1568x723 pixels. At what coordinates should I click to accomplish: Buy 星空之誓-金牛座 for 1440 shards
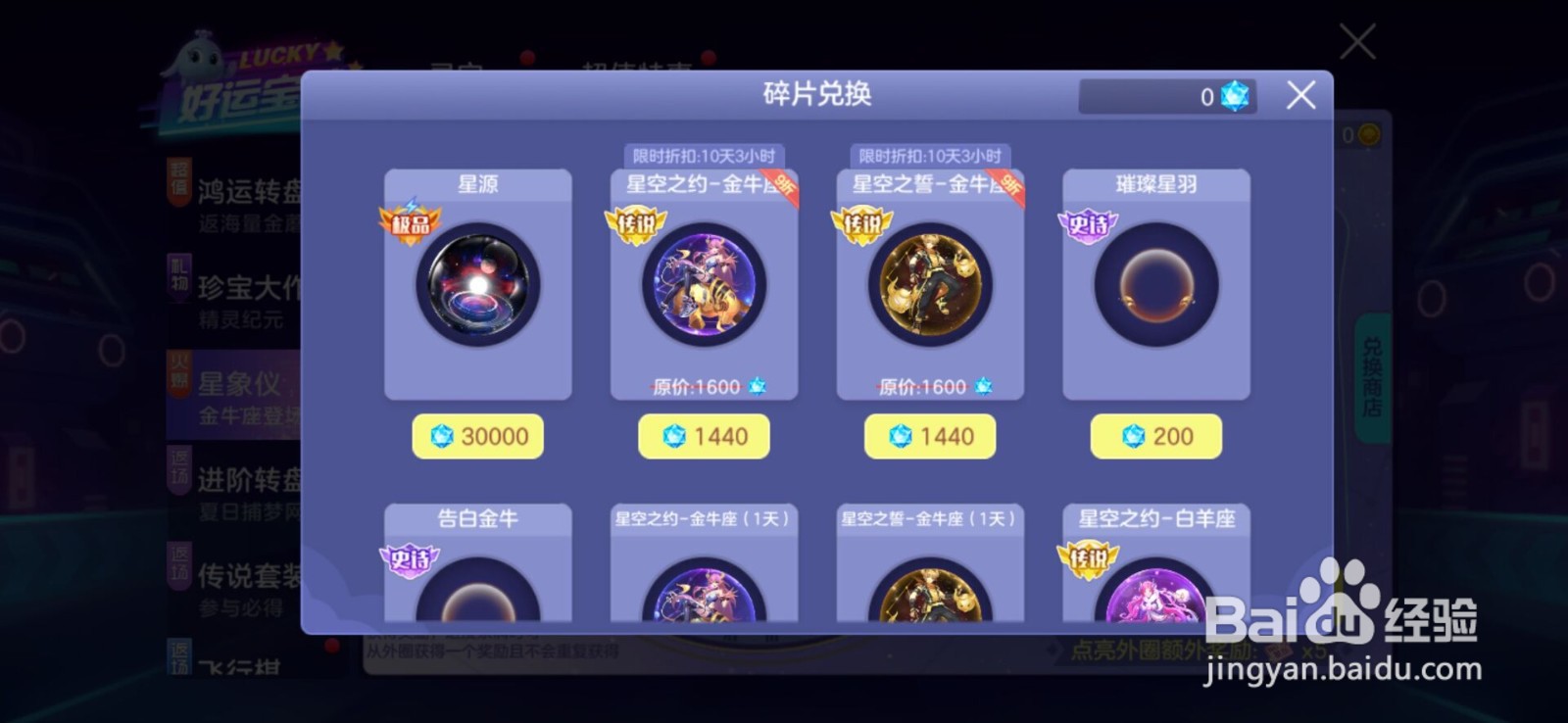pos(930,435)
